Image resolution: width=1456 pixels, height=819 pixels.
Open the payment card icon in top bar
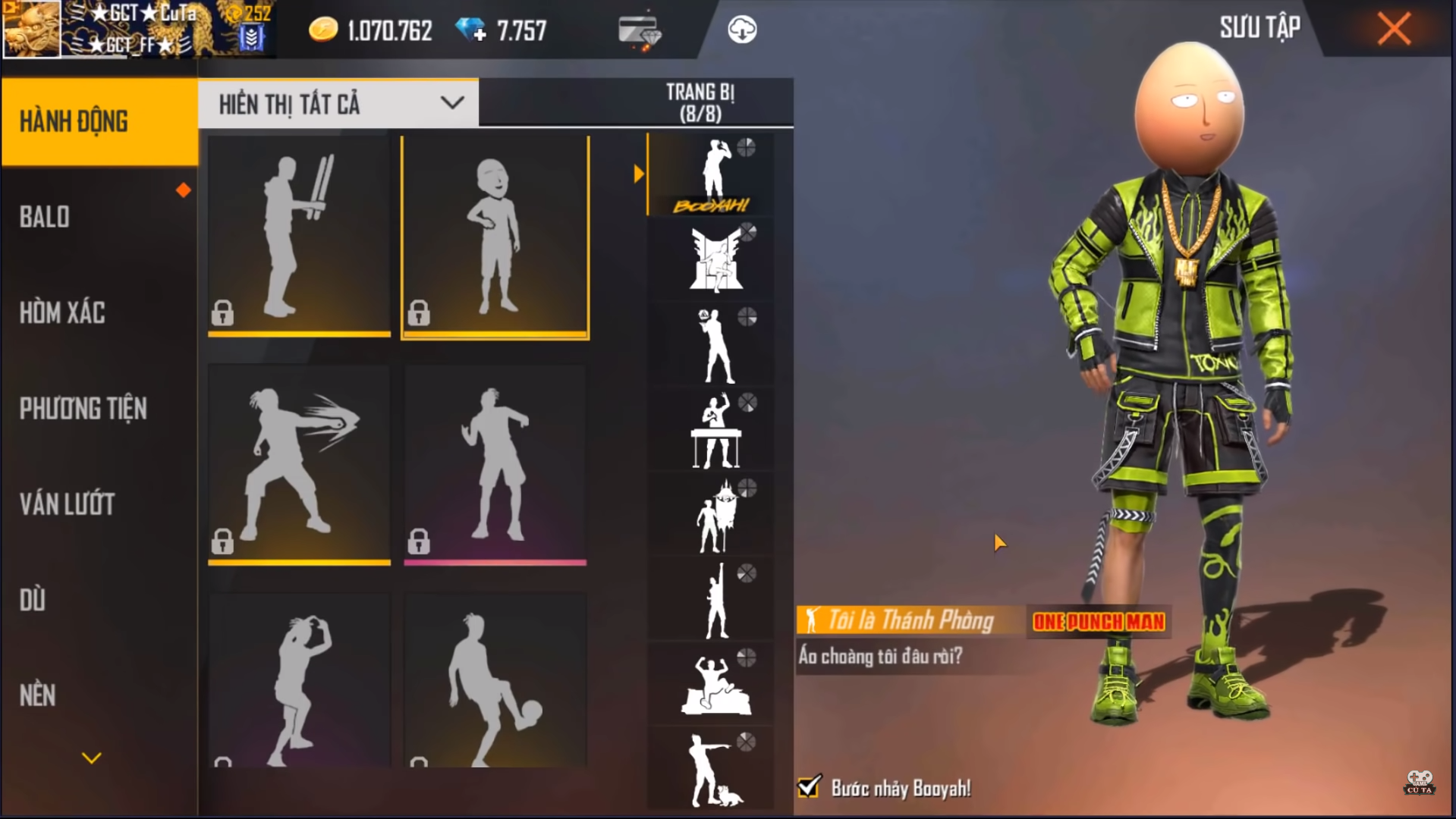640,29
